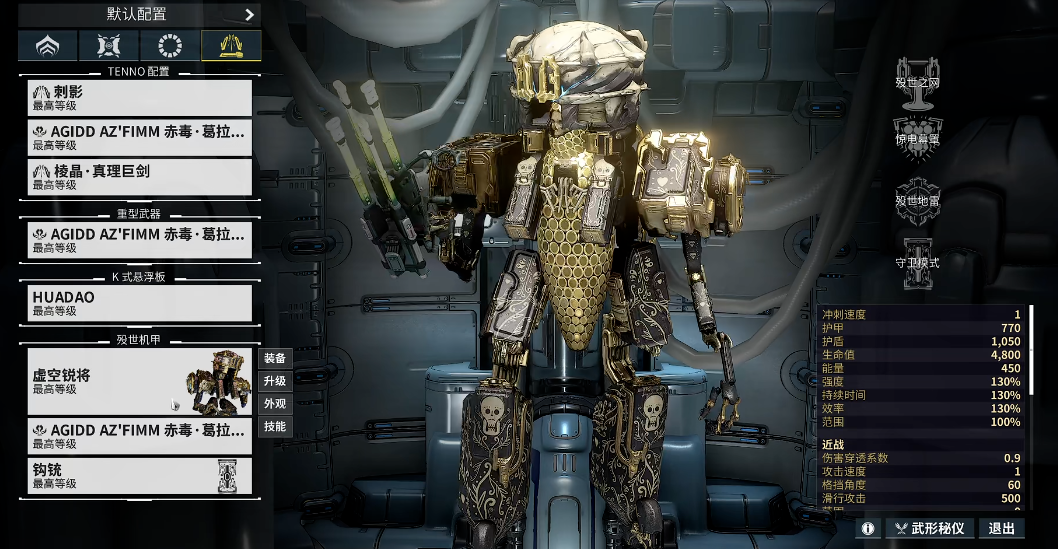
Task: Click the info circle button
Action: [x=867, y=528]
